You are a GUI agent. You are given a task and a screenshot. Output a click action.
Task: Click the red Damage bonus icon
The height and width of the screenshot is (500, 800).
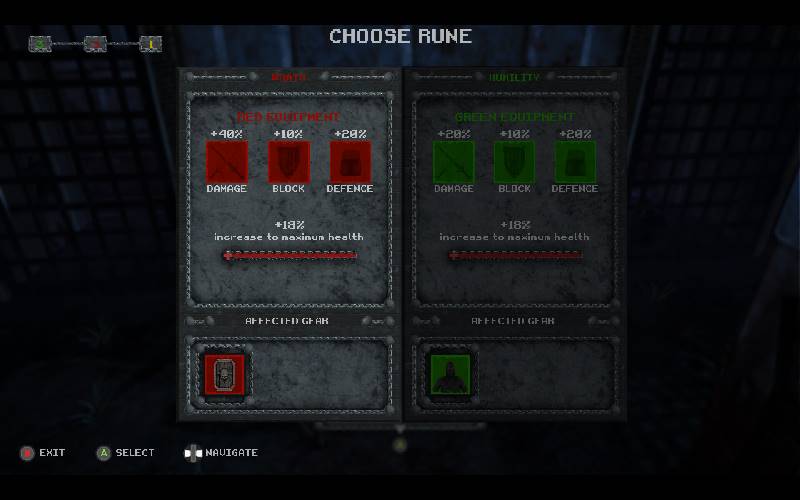point(226,161)
